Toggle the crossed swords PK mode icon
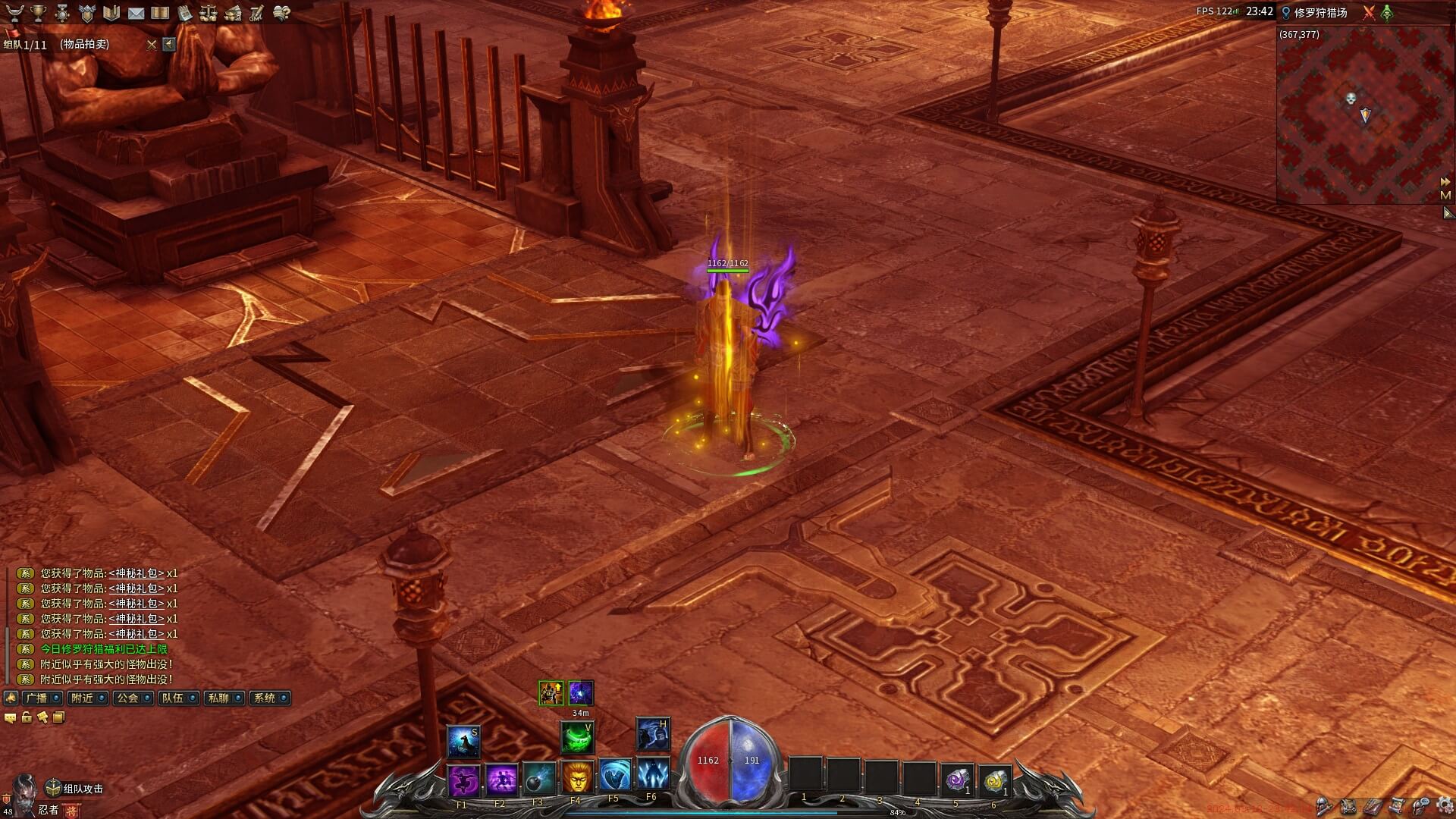 (x=1369, y=13)
